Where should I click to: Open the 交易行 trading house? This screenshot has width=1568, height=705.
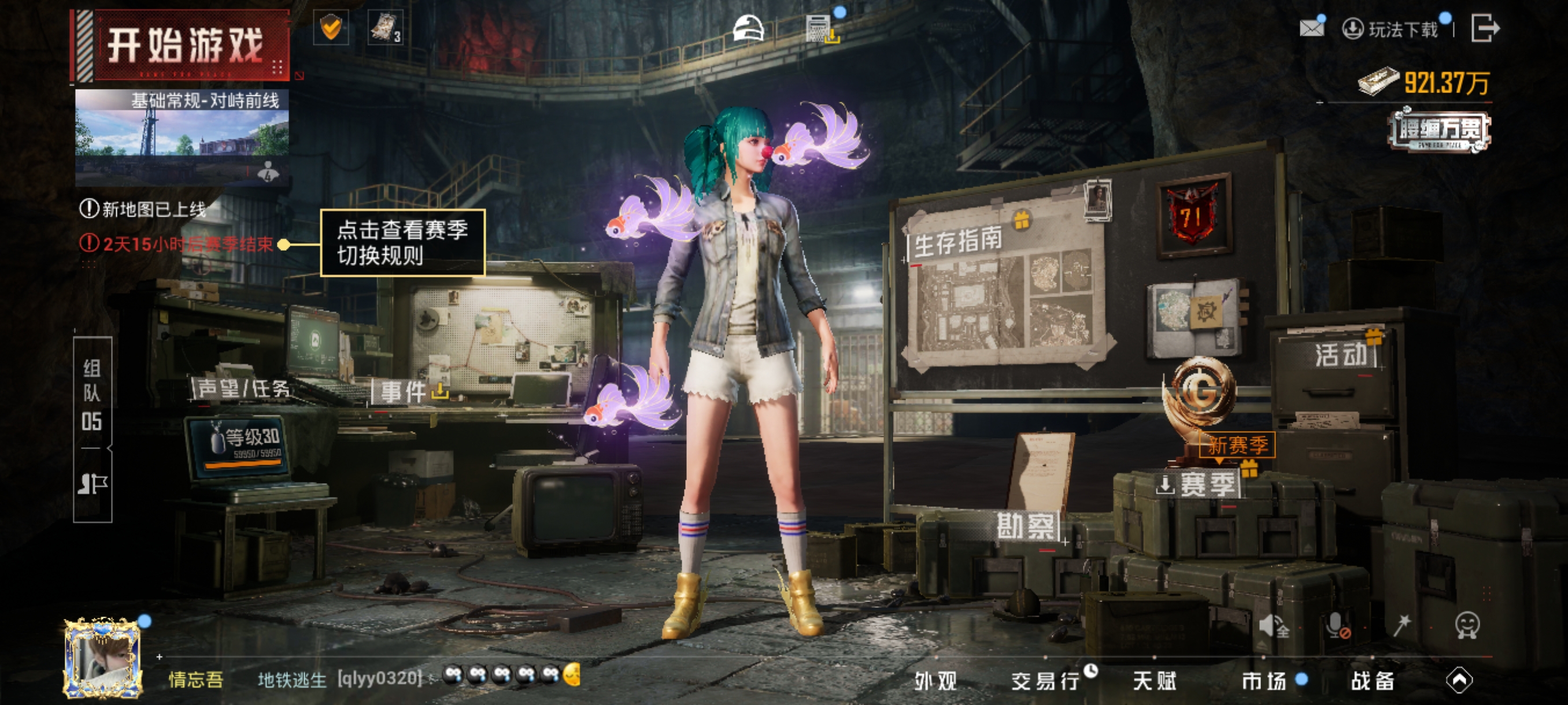pyautogui.click(x=1045, y=681)
